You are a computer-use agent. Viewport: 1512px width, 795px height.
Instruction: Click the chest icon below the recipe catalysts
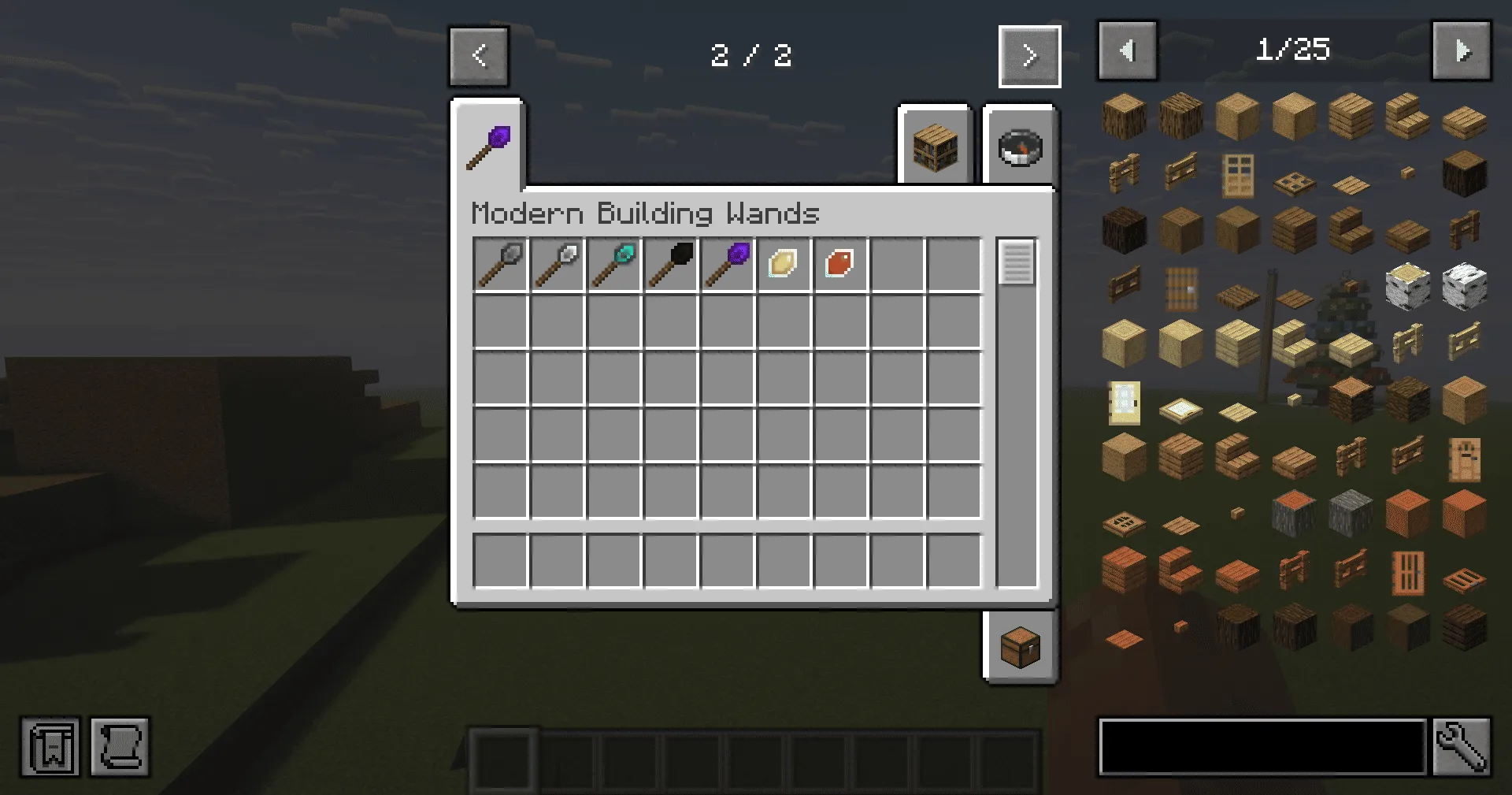[x=1020, y=645]
